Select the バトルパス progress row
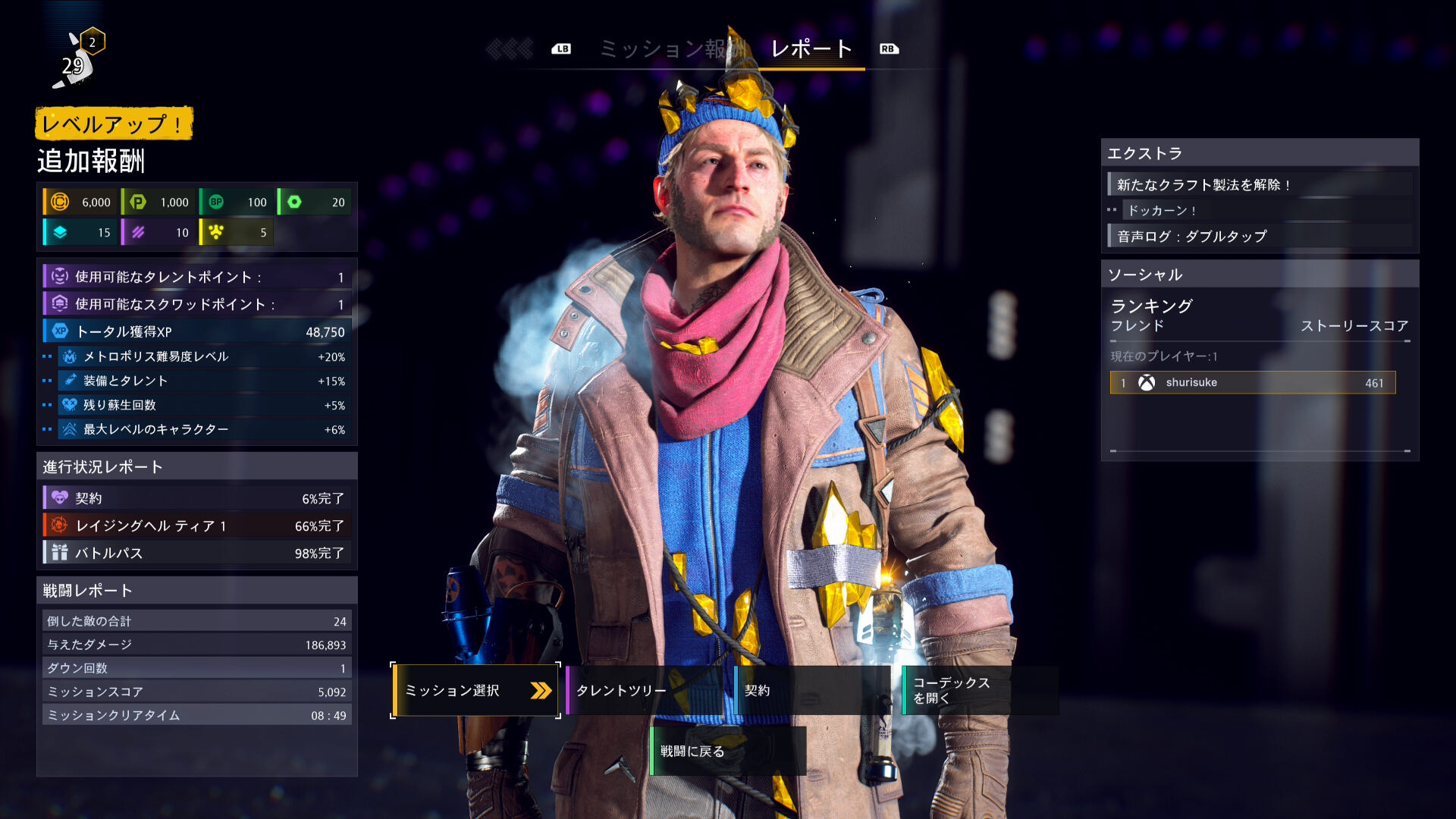 click(197, 553)
